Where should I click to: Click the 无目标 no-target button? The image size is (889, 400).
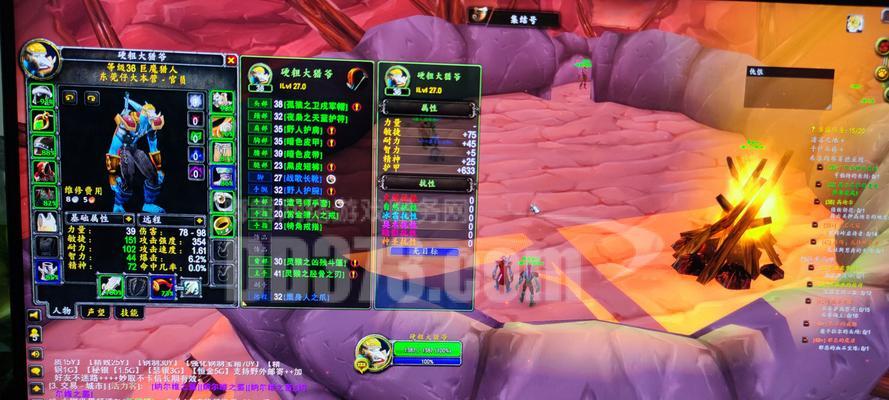427,251
